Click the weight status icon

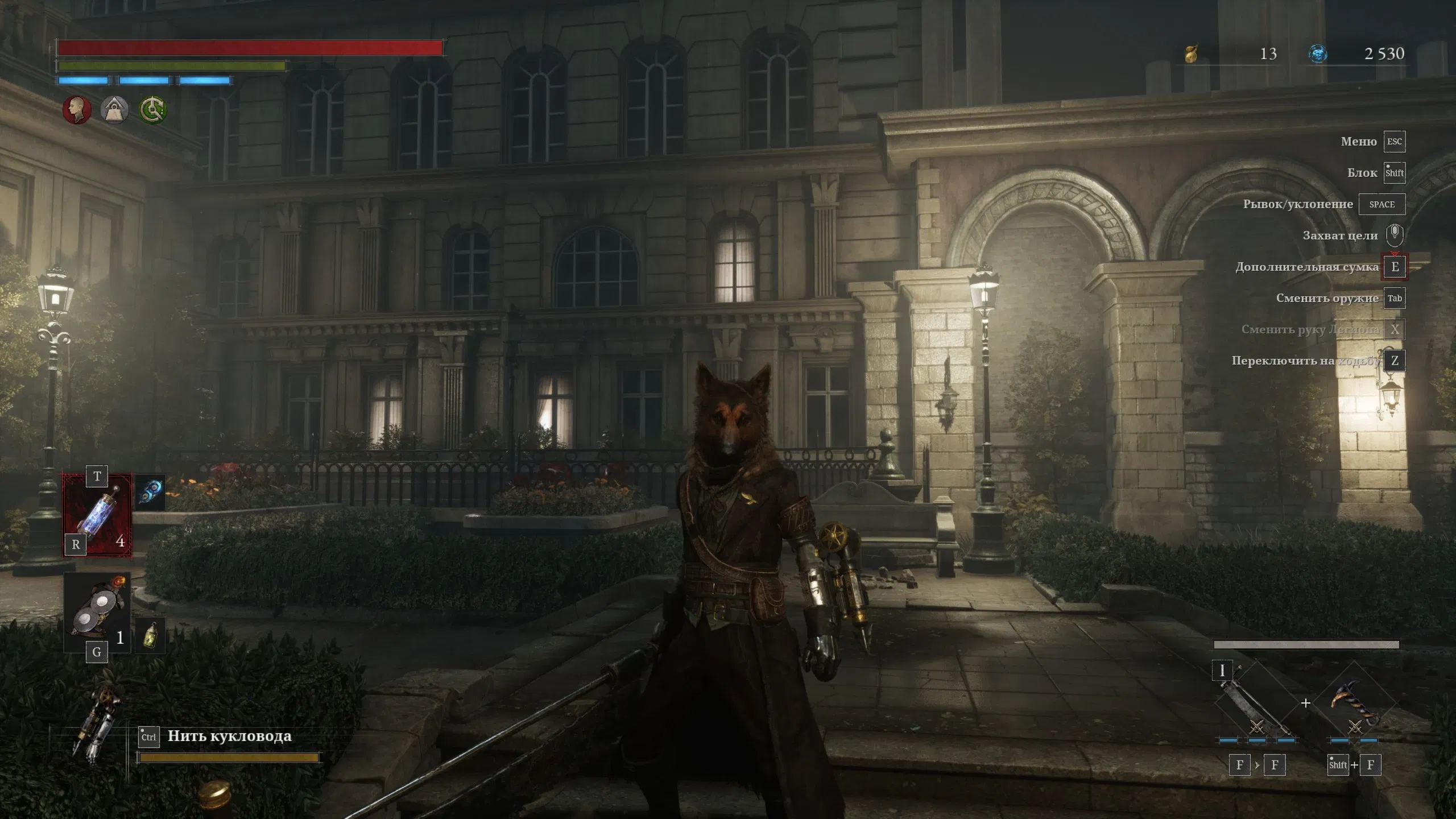pyautogui.click(x=114, y=109)
